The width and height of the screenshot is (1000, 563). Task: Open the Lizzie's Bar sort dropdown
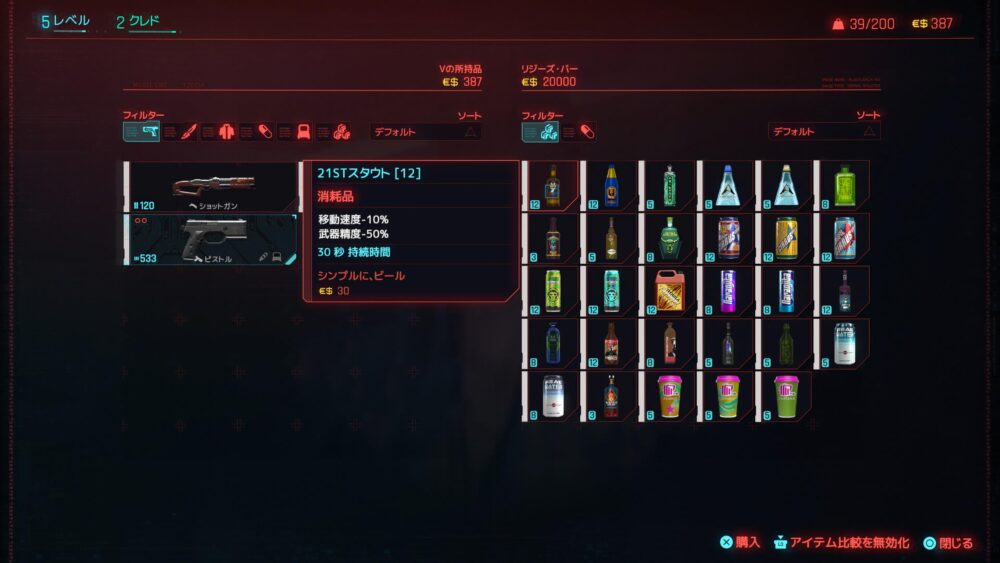click(x=823, y=131)
